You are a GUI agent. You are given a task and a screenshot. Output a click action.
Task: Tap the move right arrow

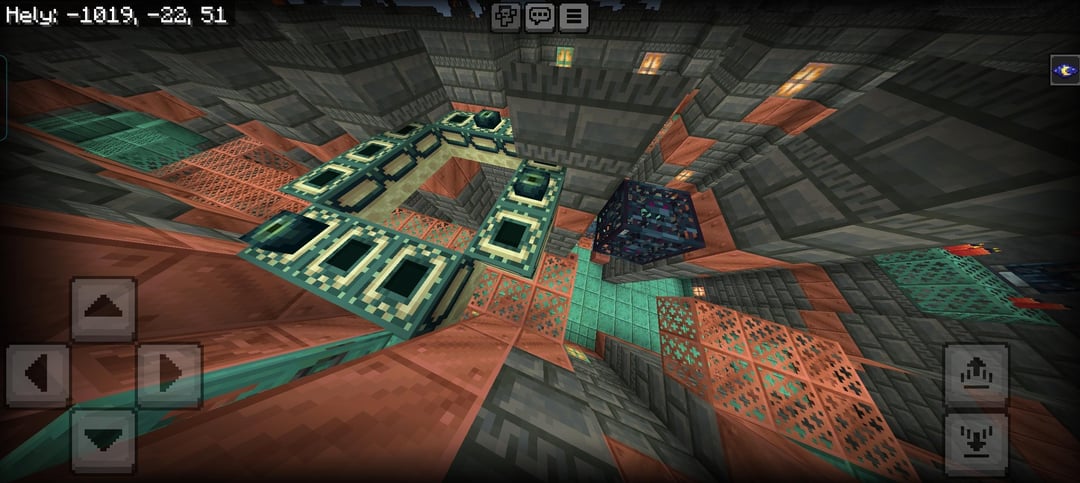[168, 375]
